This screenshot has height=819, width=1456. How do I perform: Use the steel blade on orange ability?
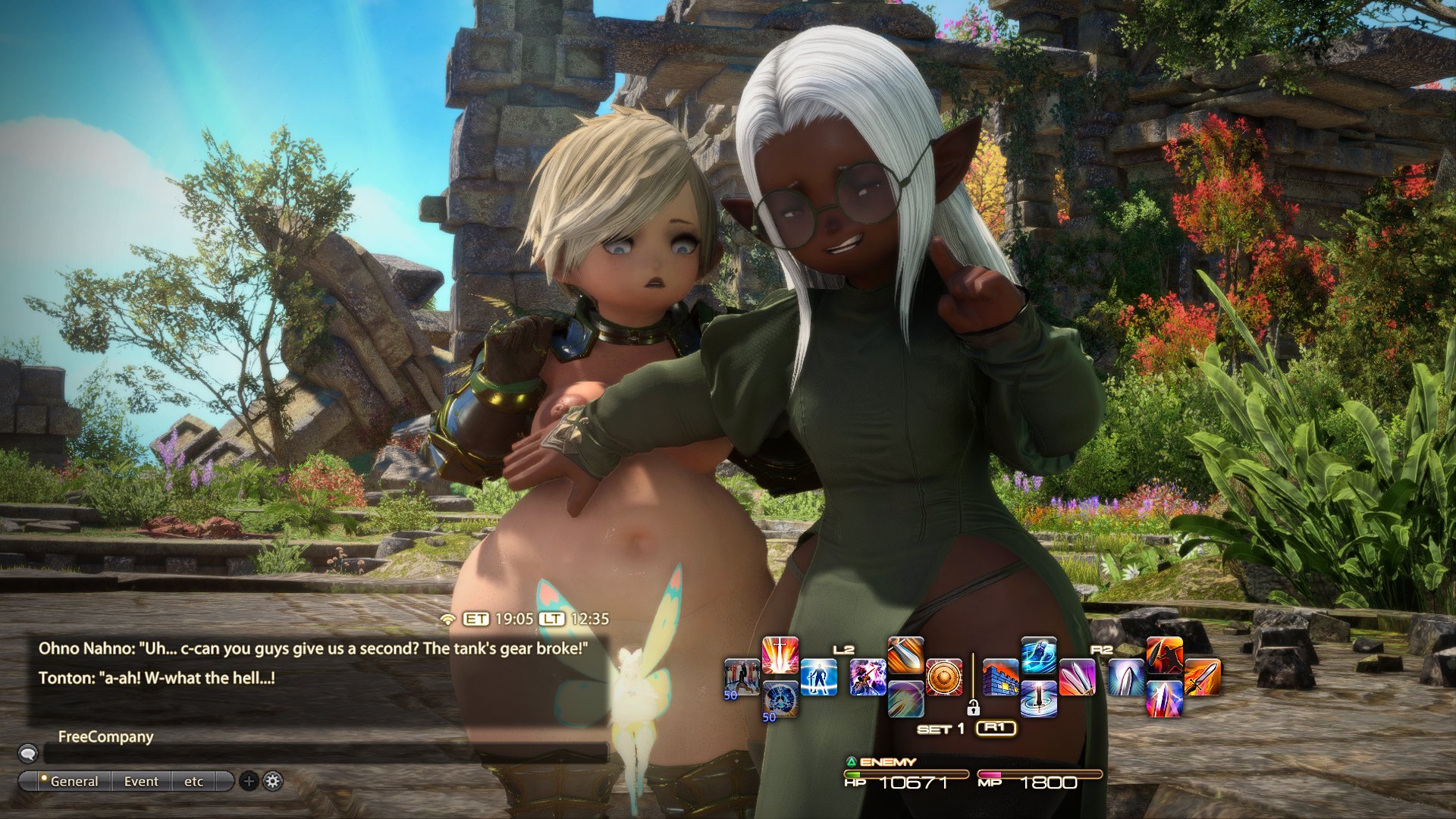pos(905,656)
